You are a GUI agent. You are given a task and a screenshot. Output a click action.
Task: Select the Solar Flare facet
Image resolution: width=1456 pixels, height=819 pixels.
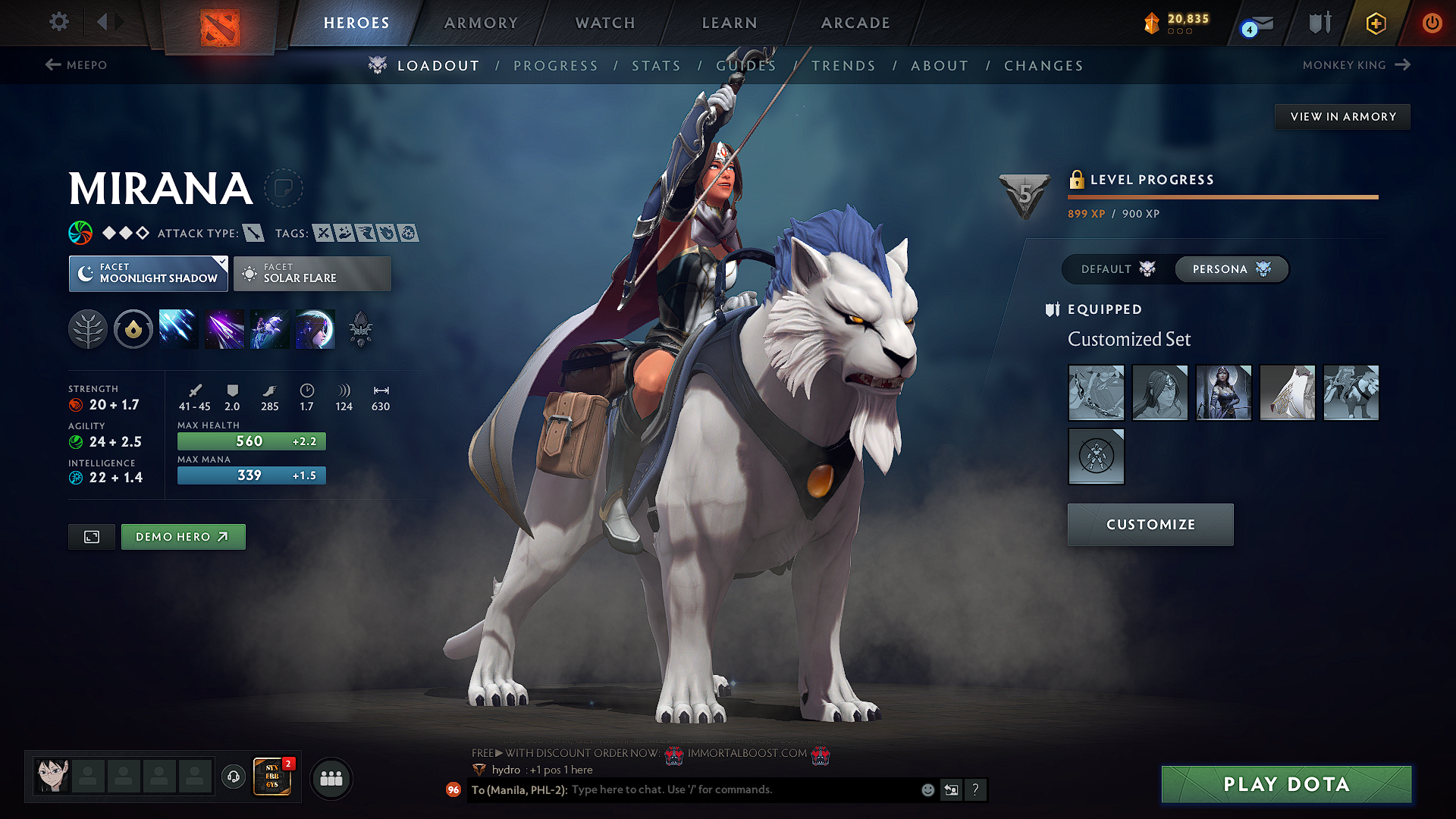click(x=312, y=273)
